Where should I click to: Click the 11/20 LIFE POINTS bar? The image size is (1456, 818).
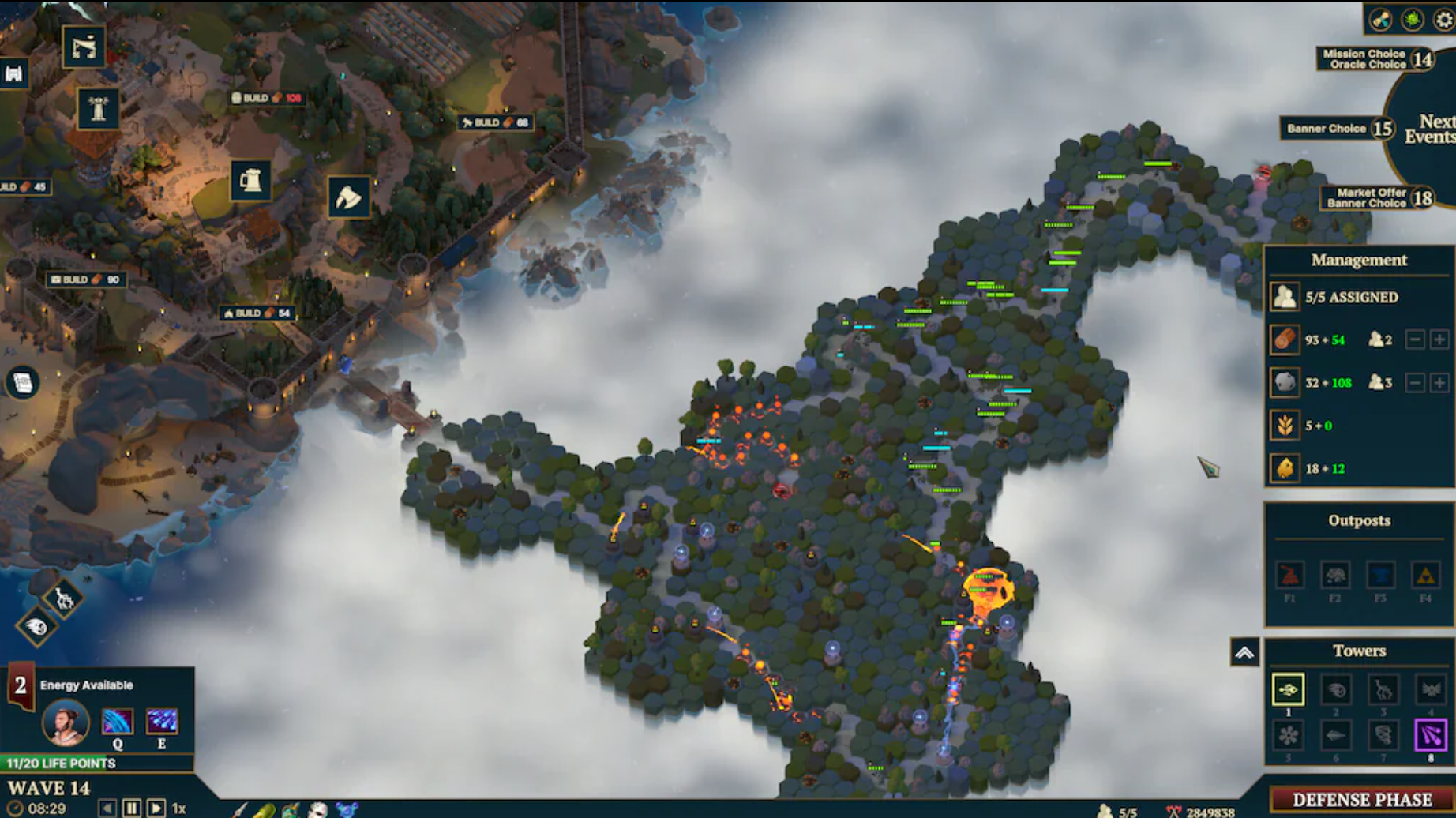click(x=59, y=764)
